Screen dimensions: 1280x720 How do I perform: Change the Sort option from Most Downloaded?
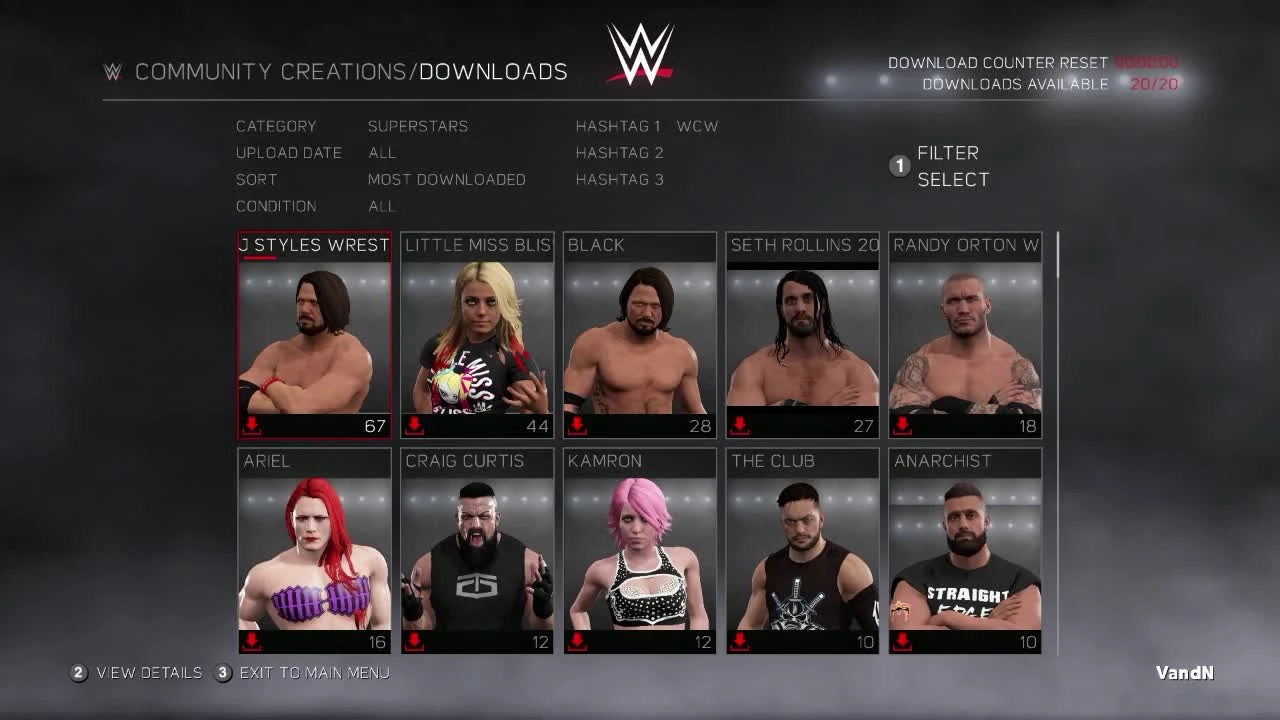click(447, 179)
